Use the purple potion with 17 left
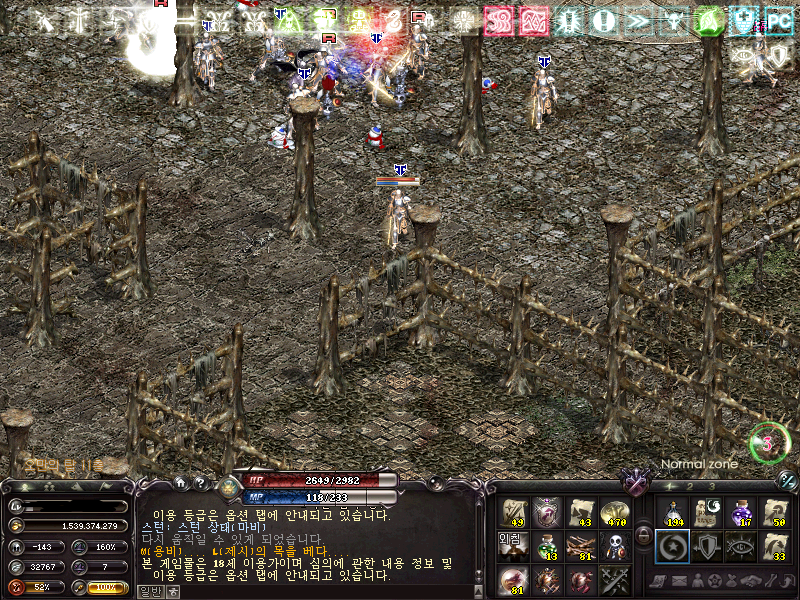Viewport: 800px width, 600px height. coord(741,513)
